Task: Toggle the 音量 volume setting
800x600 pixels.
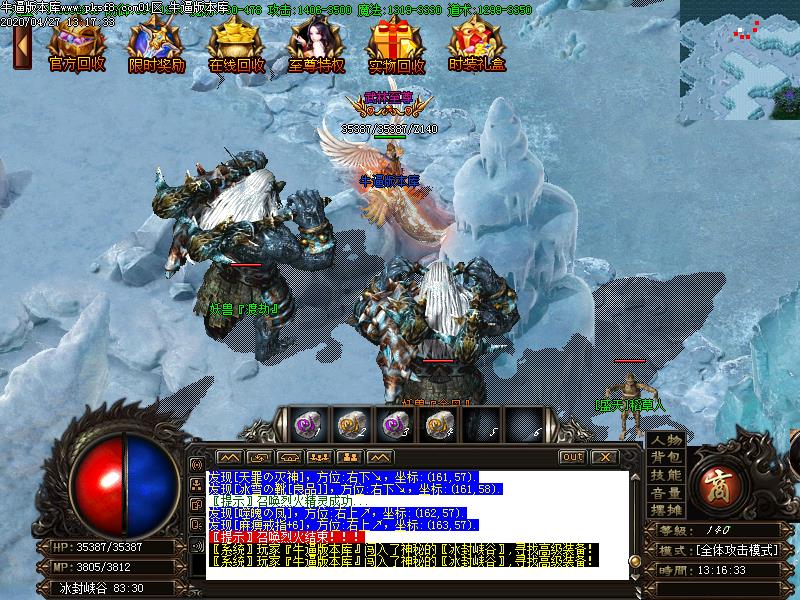Action: click(x=666, y=493)
